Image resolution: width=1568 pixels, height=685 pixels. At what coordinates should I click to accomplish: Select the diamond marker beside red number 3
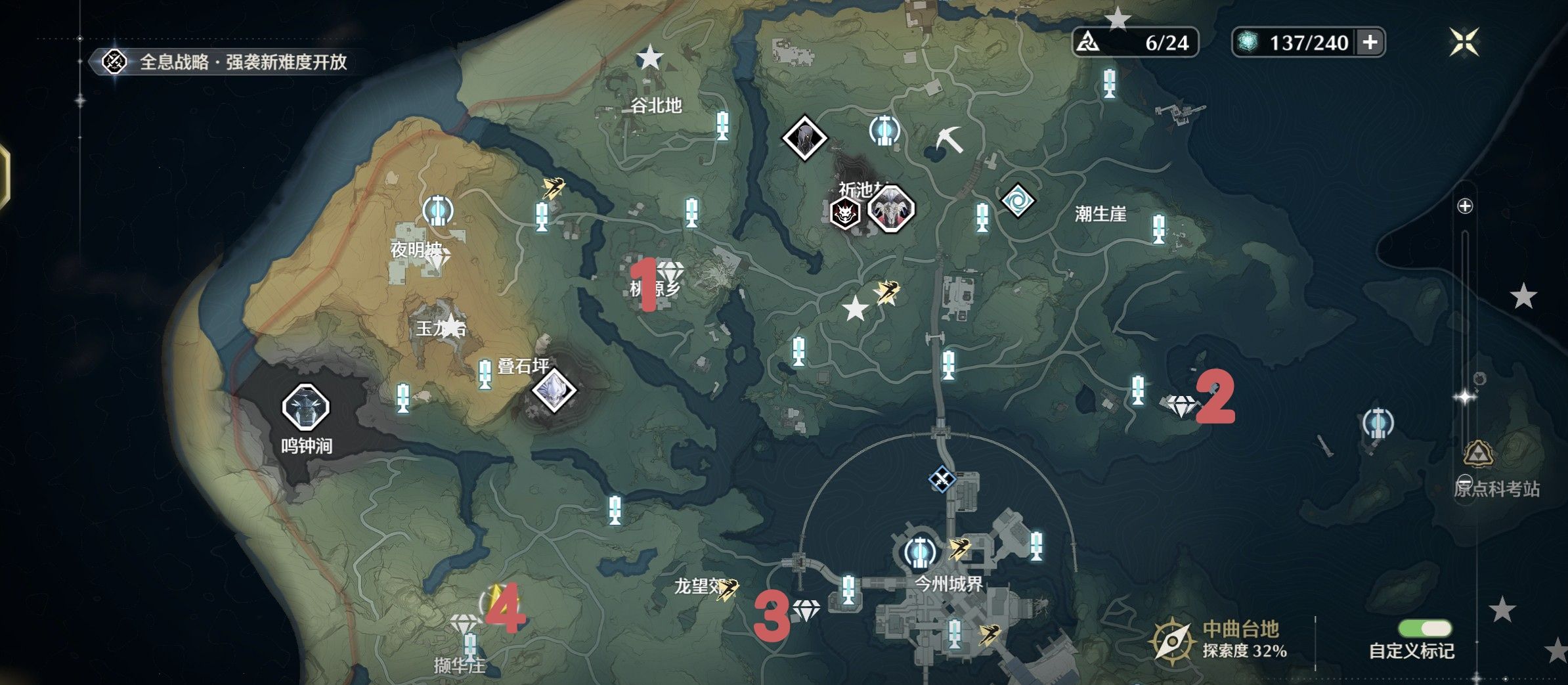point(806,610)
